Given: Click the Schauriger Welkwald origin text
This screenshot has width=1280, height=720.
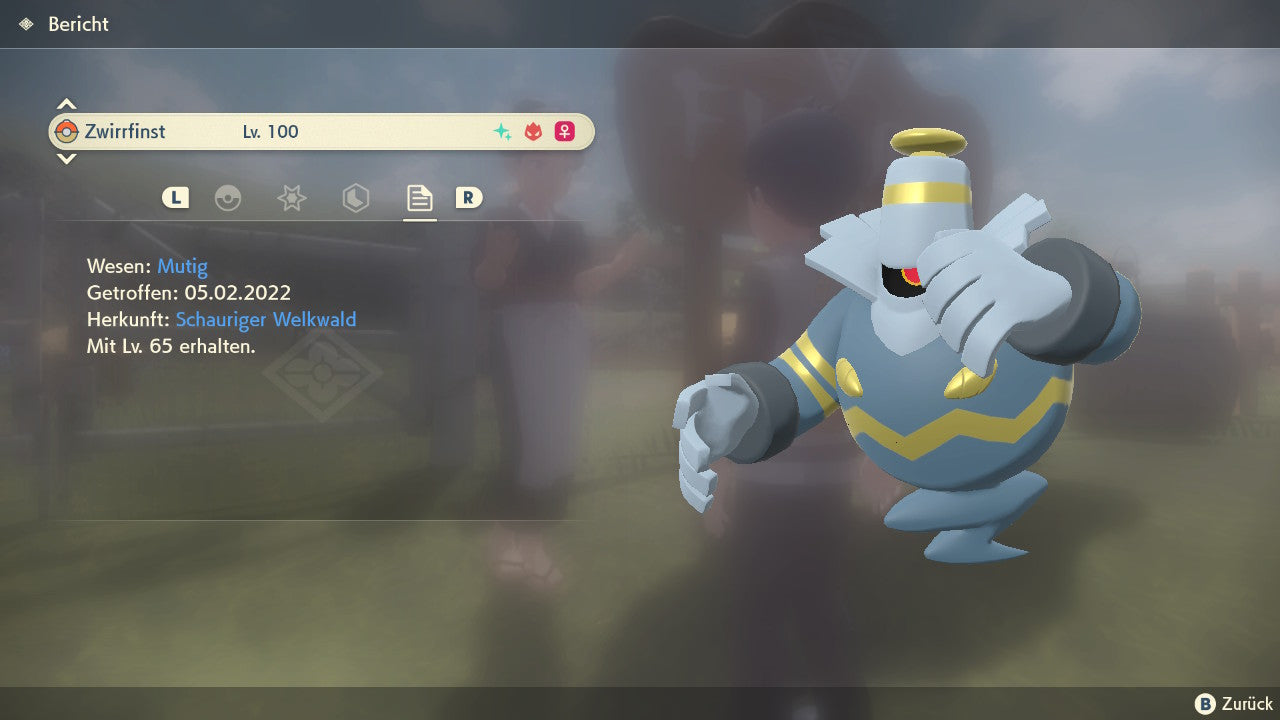Looking at the screenshot, I should click(266, 320).
